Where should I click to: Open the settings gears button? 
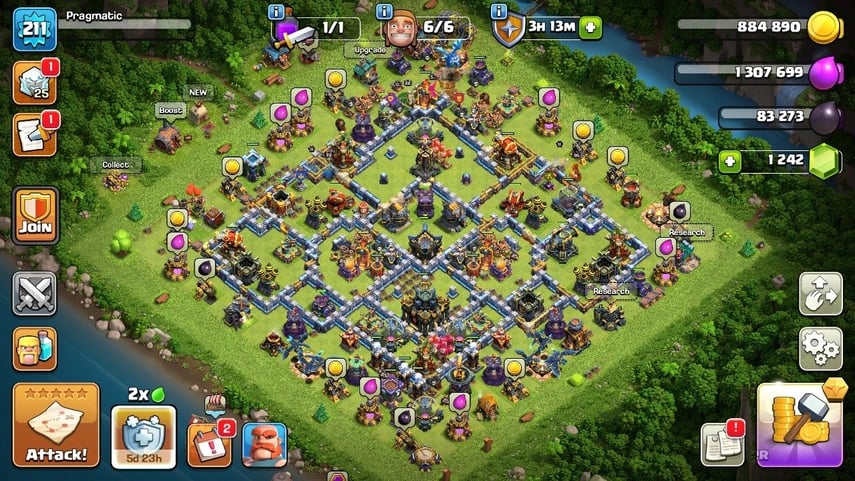pyautogui.click(x=819, y=348)
